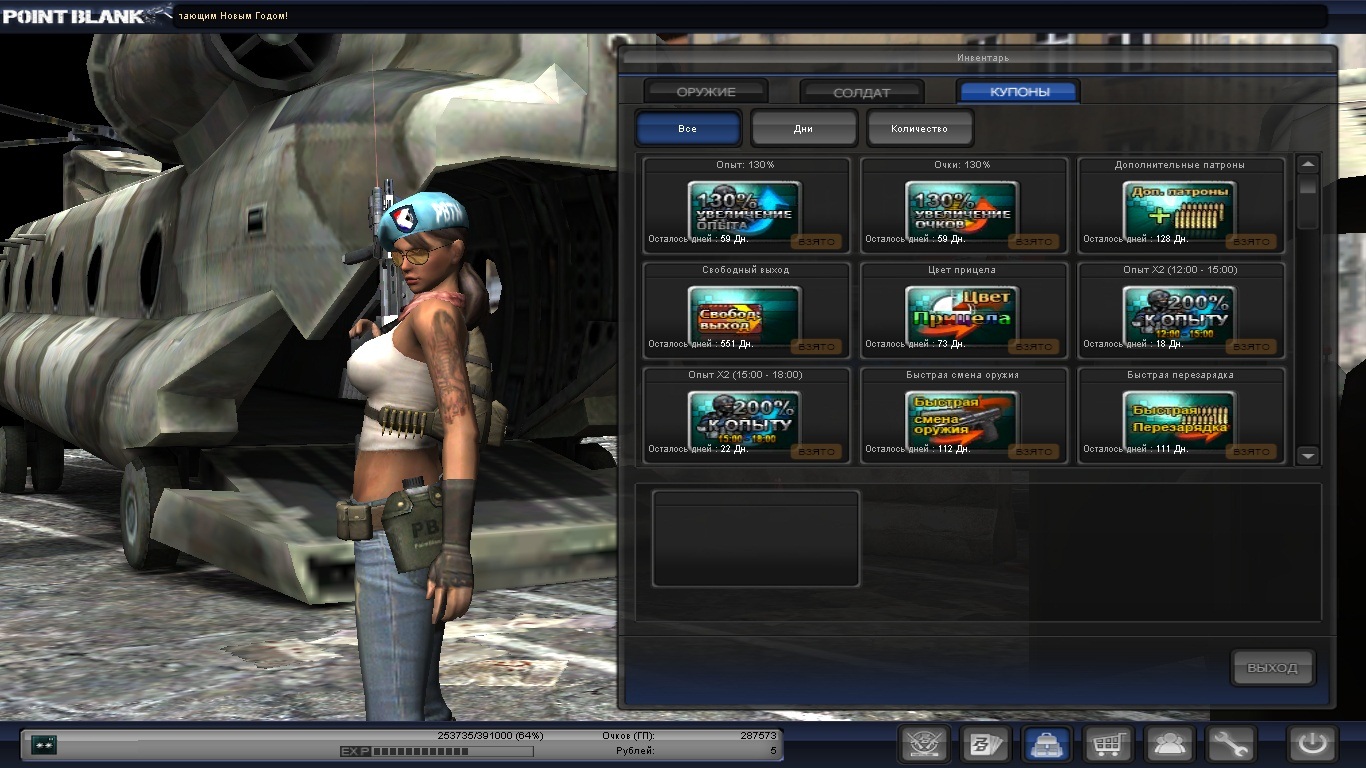The image size is (1366, 768).
Task: Open the clan people icon
Action: click(1170, 745)
